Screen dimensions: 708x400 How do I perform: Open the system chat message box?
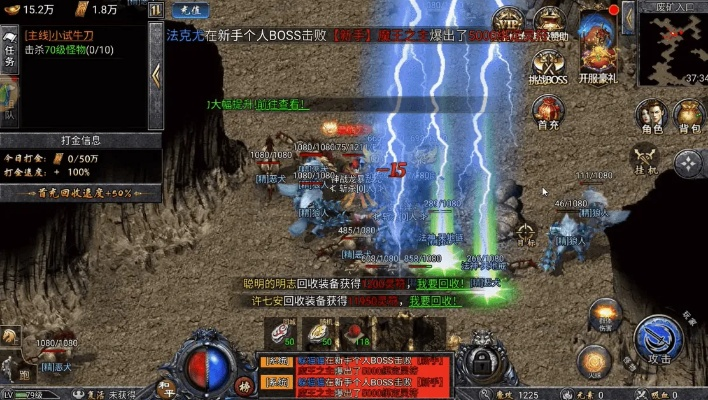coord(355,370)
